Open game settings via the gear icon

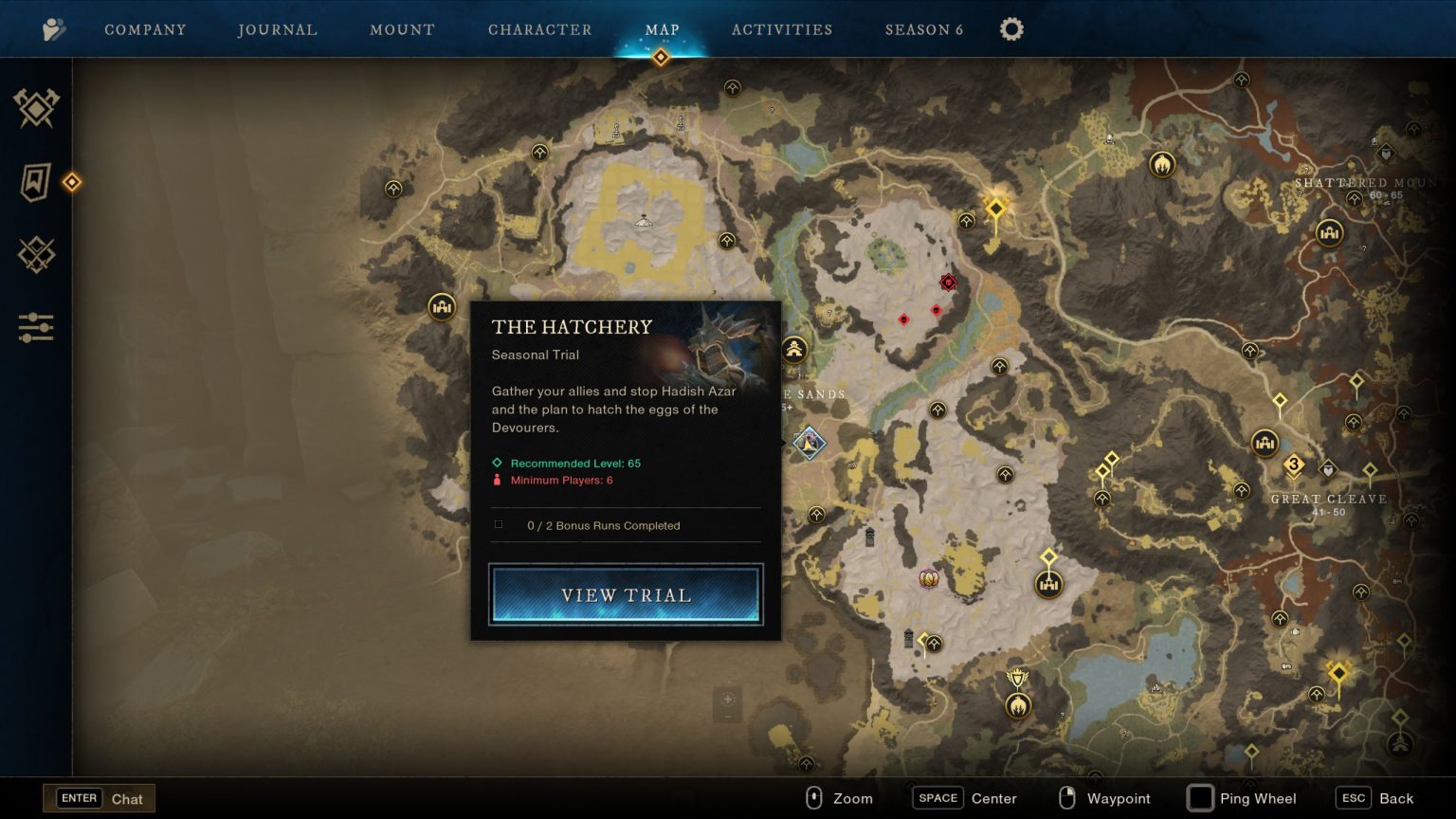point(1010,28)
